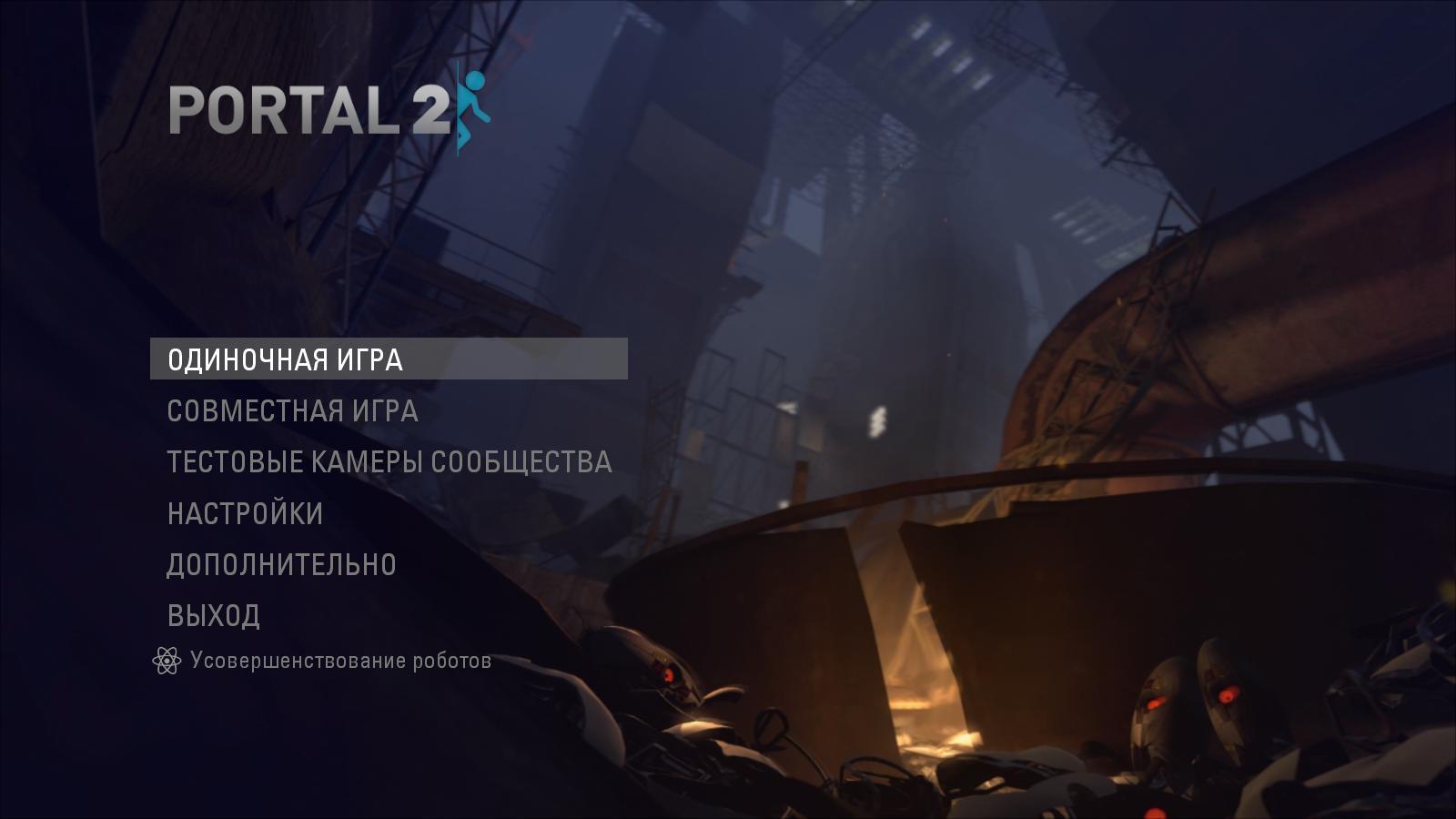The height and width of the screenshot is (819, 1456).
Task: Select «ДОПОЛНИТЕЛЬНО» for extras
Action: (x=282, y=563)
